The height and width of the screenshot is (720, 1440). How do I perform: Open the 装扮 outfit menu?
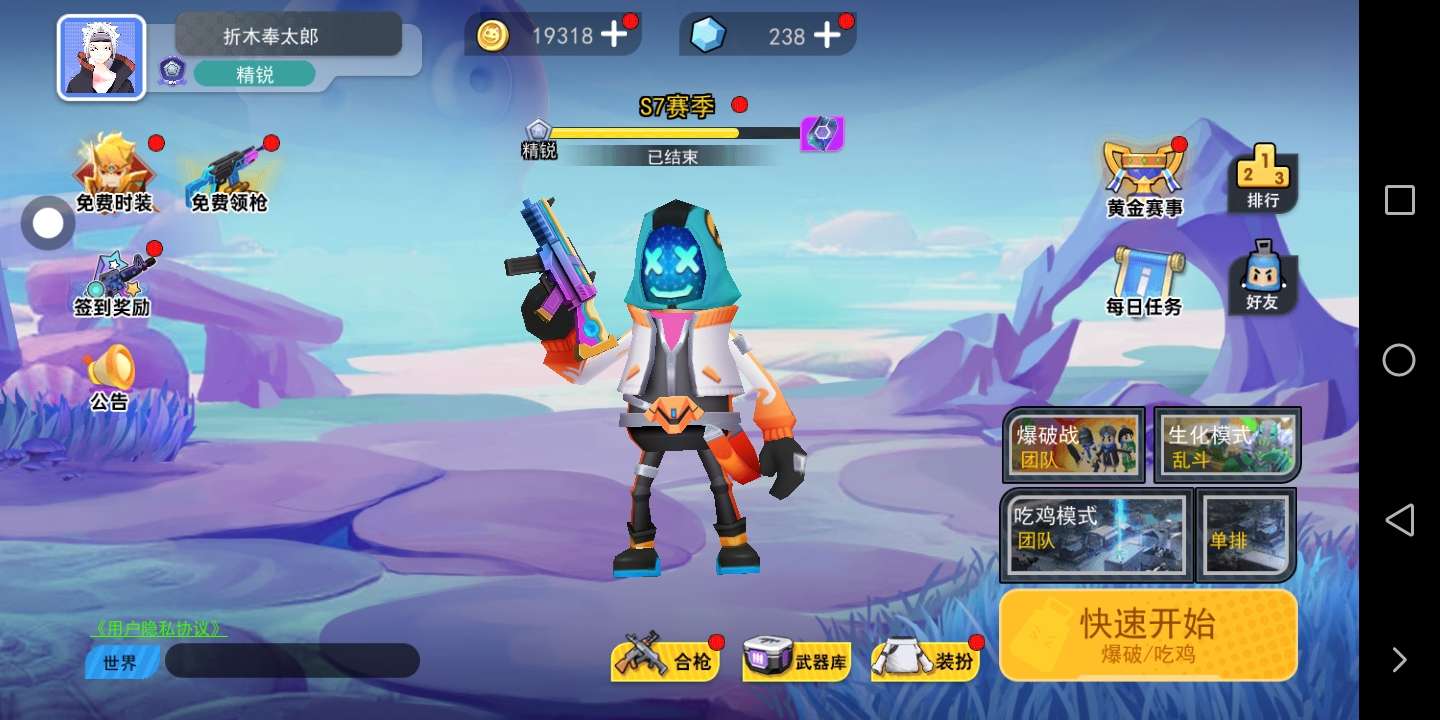927,660
